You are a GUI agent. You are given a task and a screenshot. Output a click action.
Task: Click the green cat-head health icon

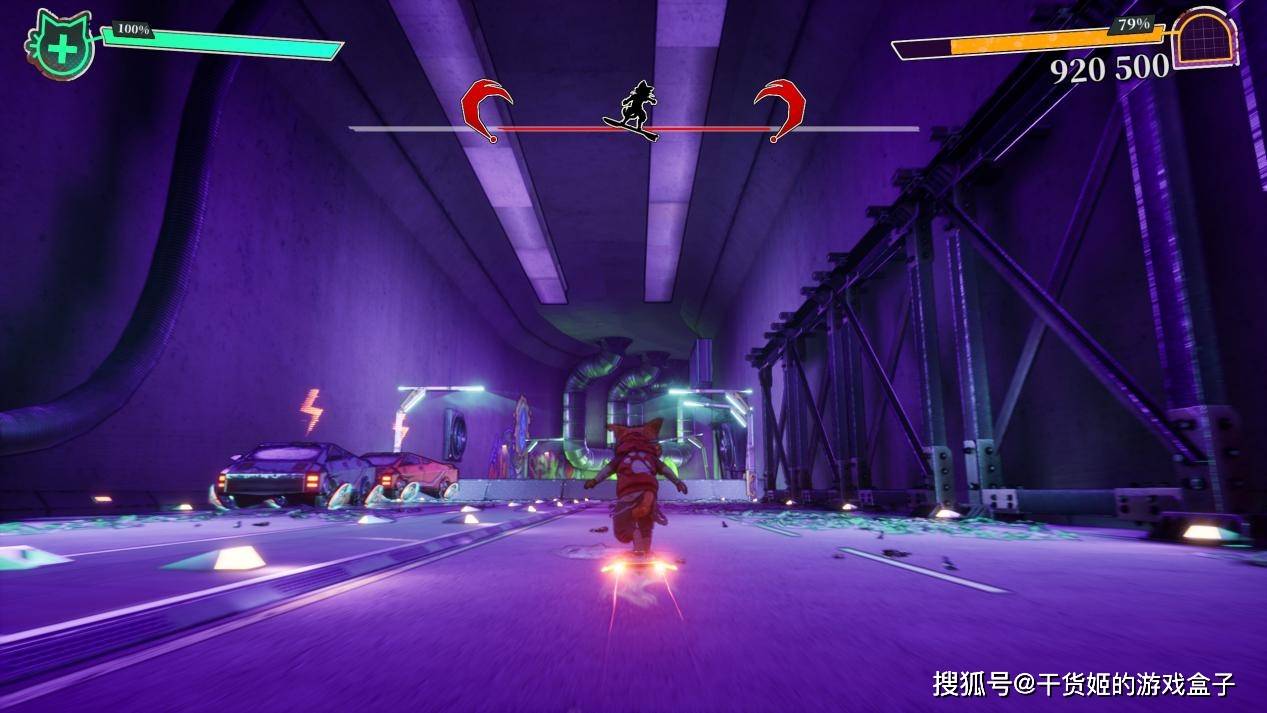pos(61,45)
